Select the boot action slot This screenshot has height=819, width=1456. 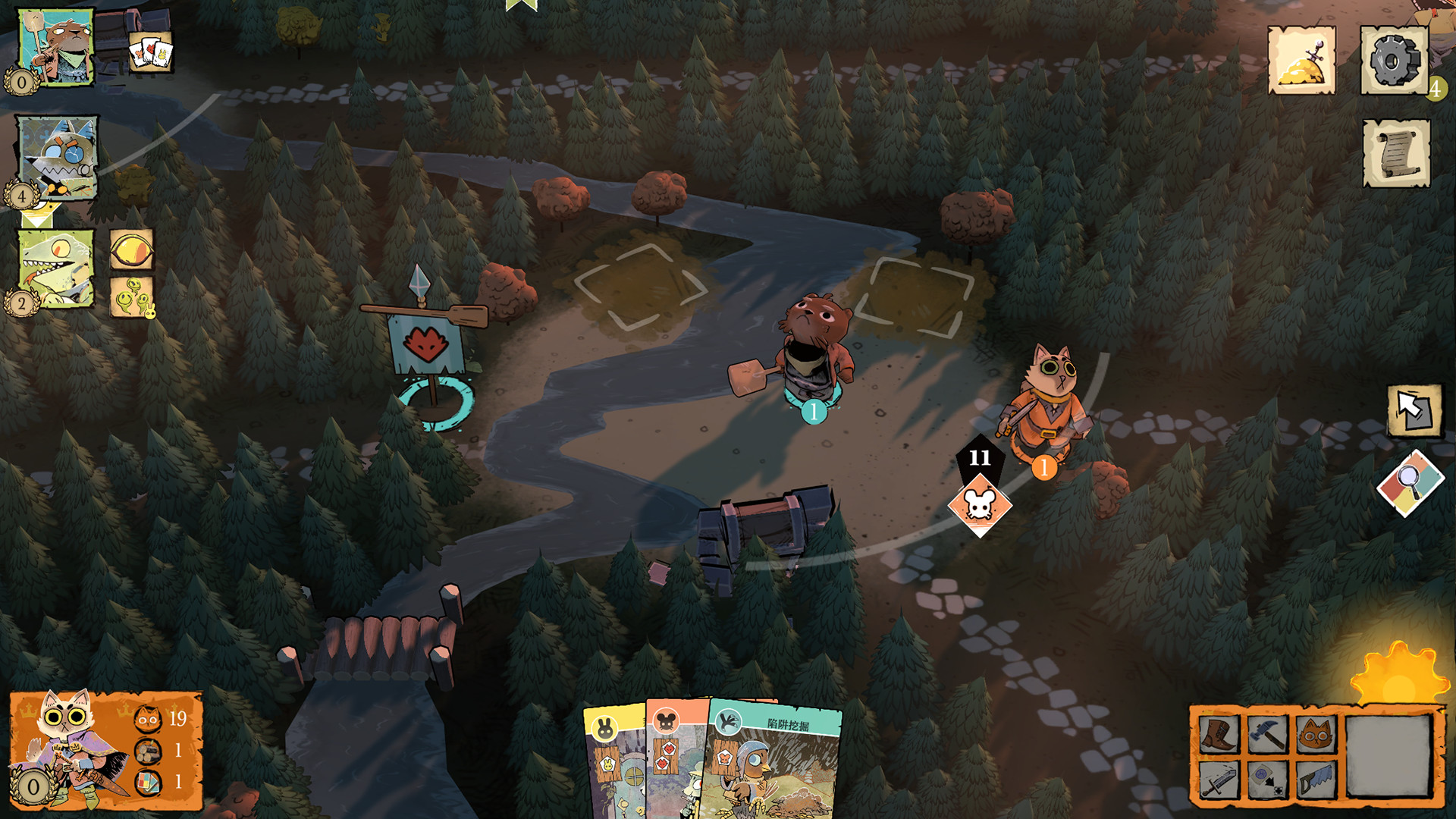coord(1219,734)
